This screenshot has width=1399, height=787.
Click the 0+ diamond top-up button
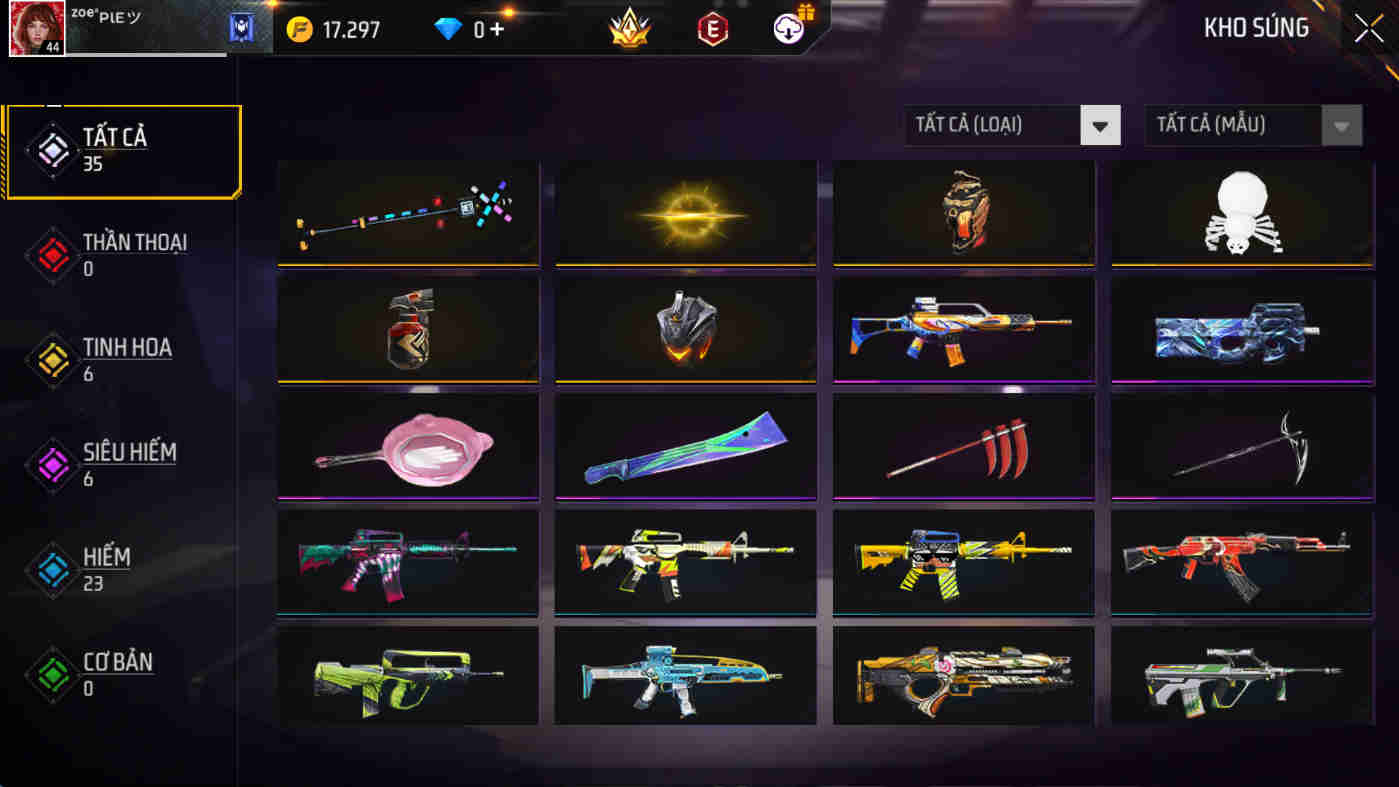pos(485,29)
